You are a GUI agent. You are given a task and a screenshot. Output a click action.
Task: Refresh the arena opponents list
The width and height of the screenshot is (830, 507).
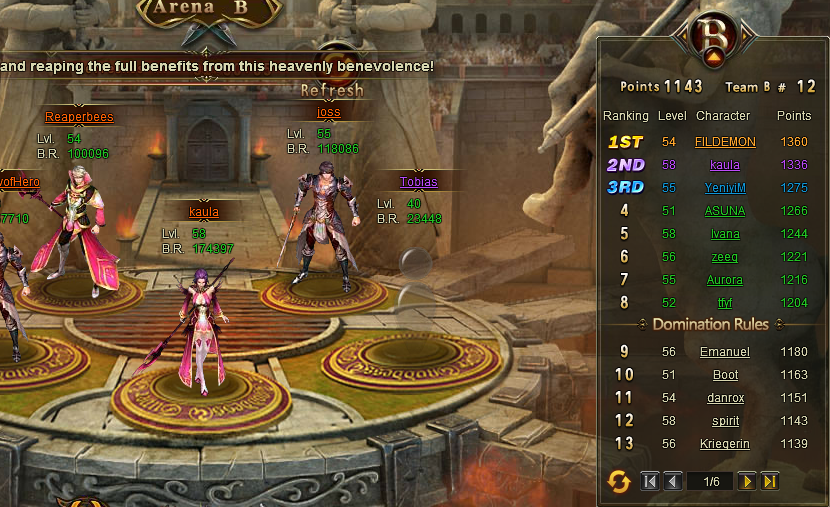[332, 90]
